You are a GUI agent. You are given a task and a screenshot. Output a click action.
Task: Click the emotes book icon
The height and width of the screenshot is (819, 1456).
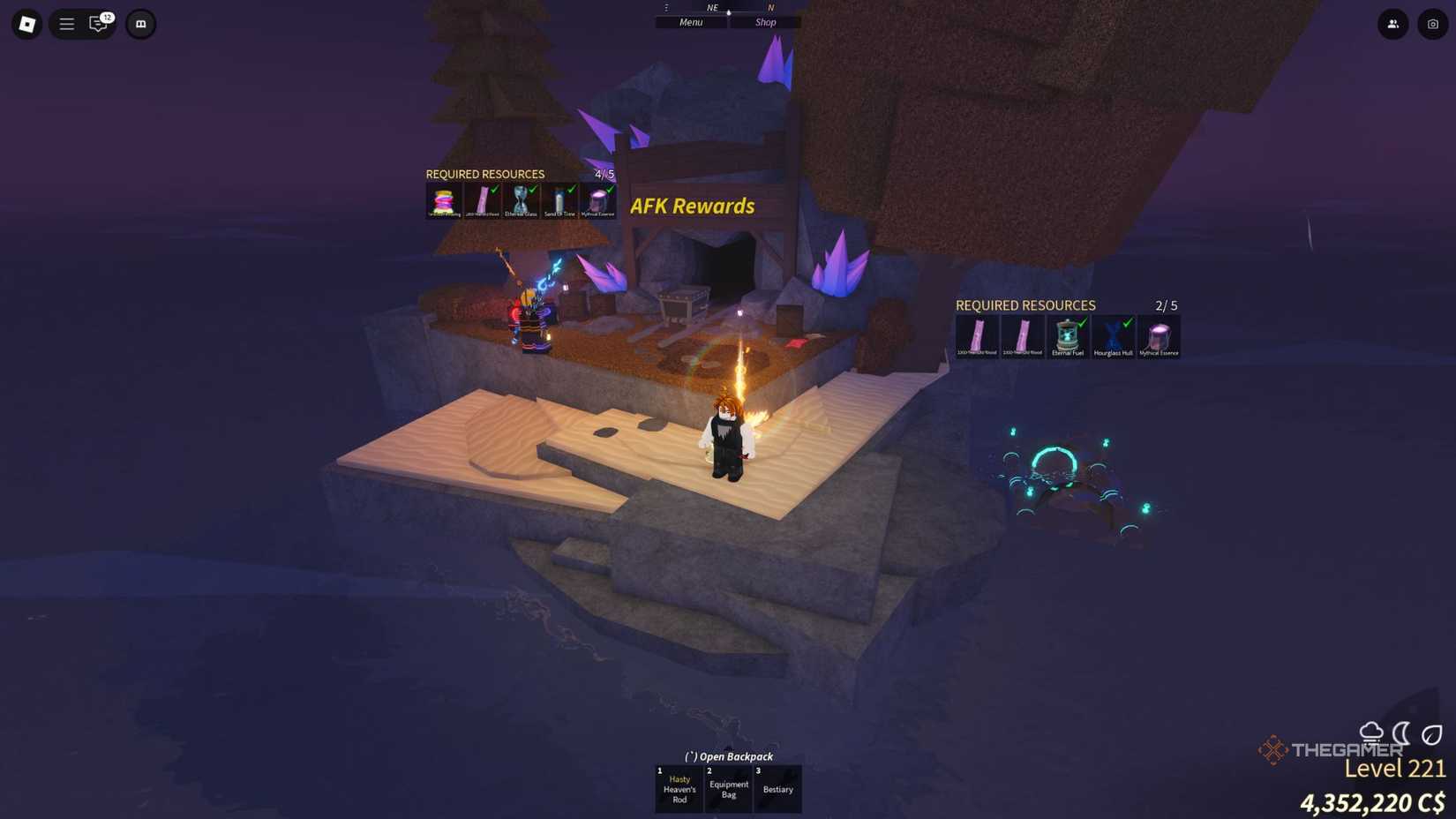(141, 24)
